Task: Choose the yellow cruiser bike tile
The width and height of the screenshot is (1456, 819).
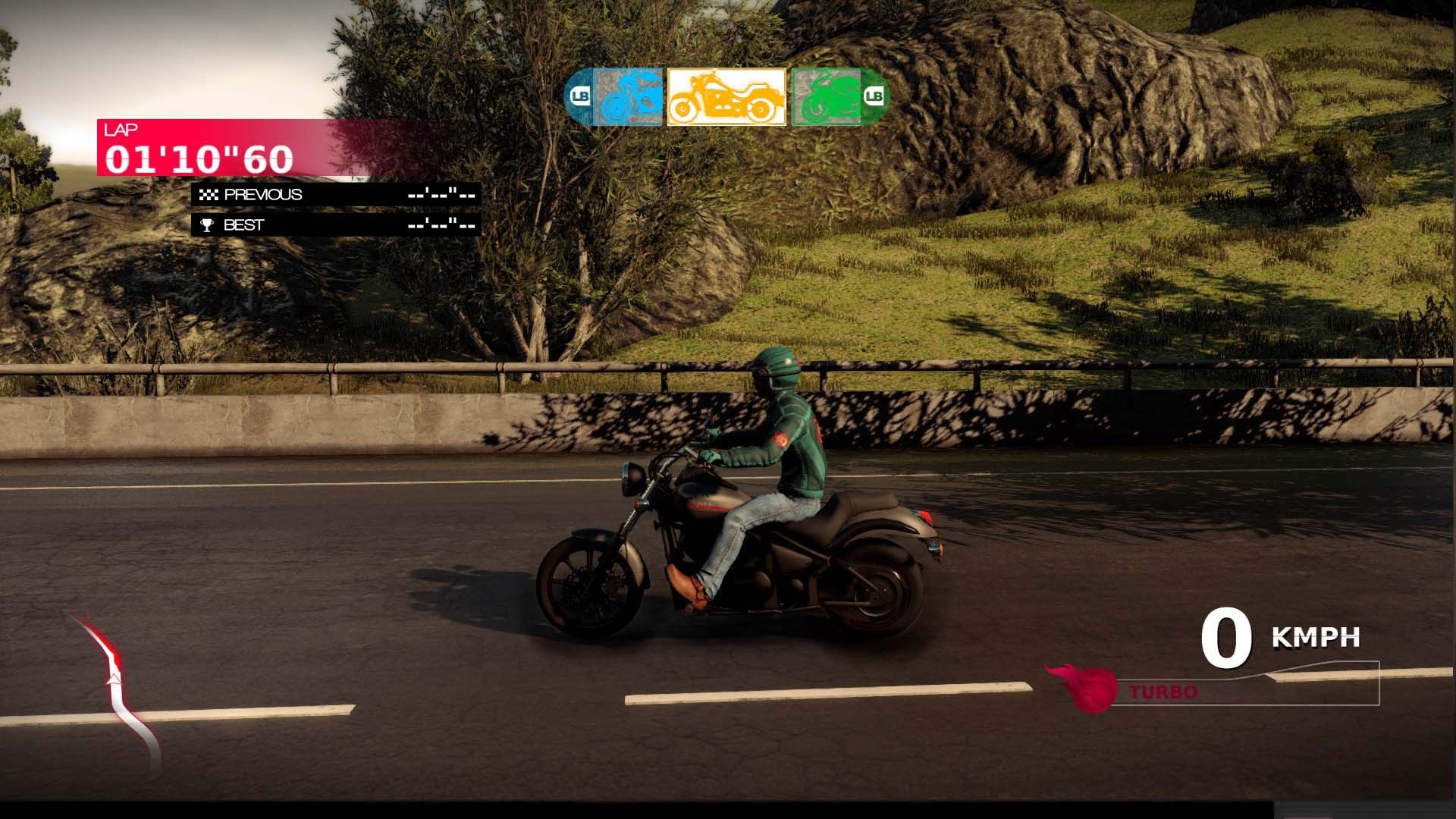Action: (x=726, y=97)
